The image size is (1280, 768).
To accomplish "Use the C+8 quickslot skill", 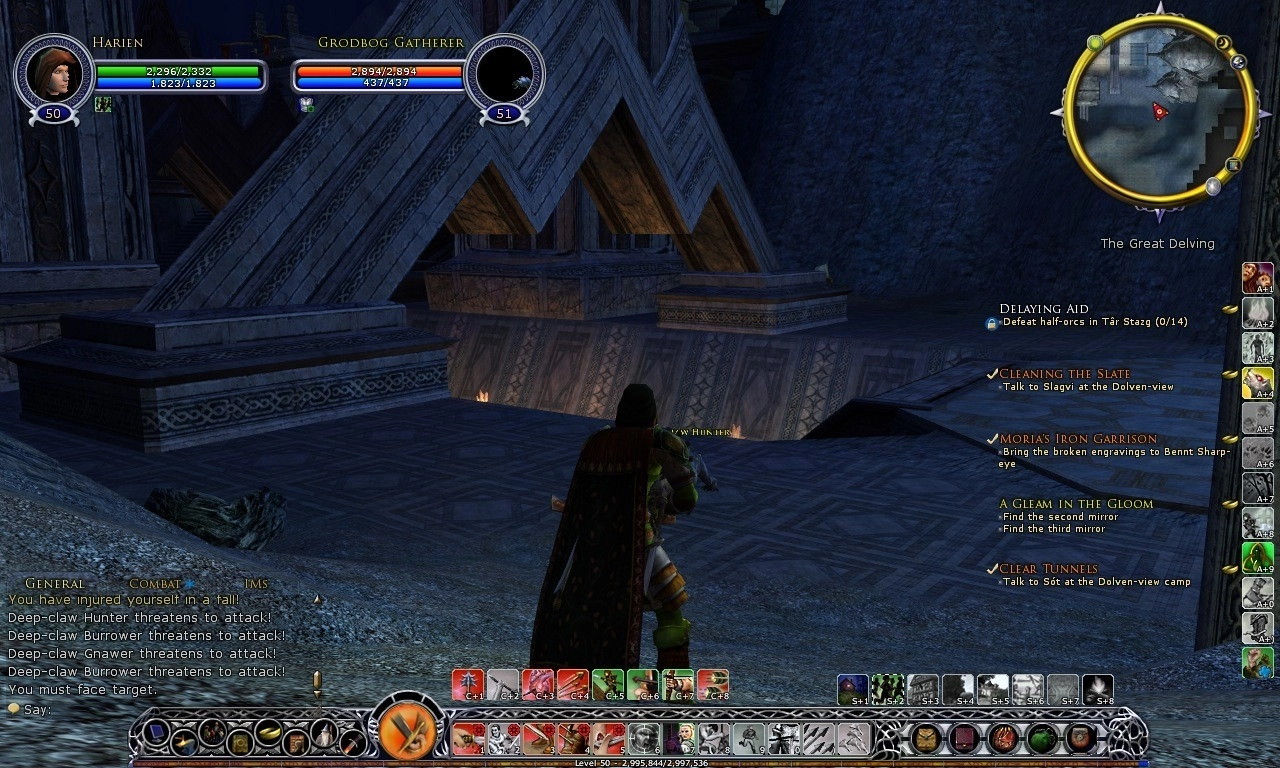I will [x=712, y=685].
